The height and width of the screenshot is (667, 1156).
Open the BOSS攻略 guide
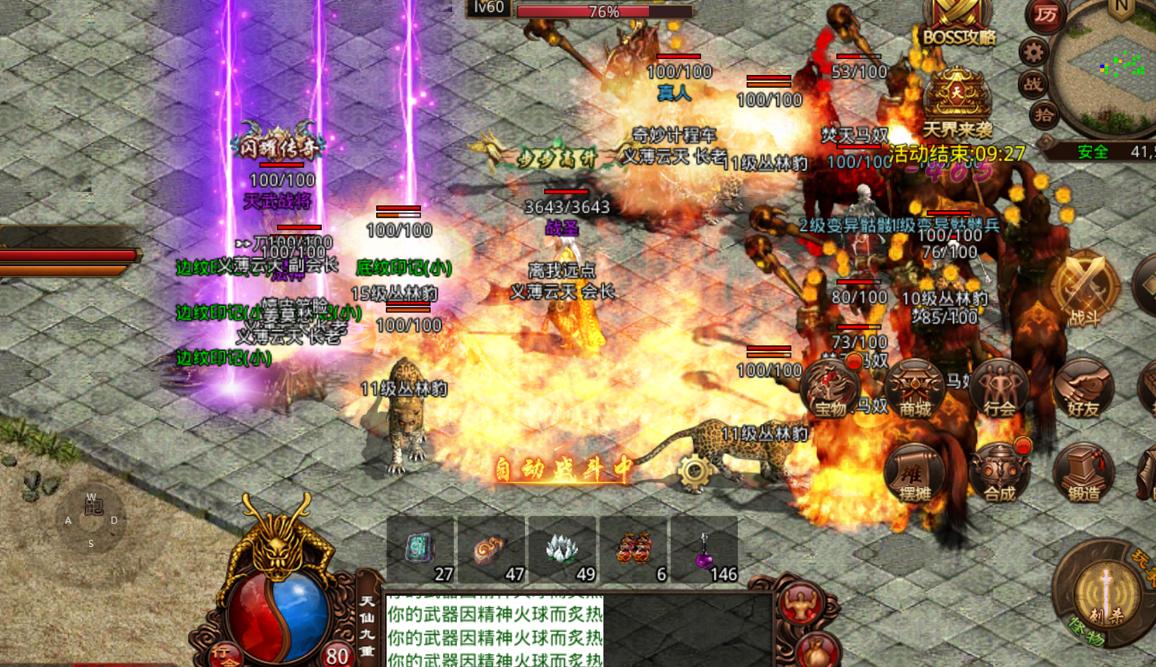[x=956, y=21]
